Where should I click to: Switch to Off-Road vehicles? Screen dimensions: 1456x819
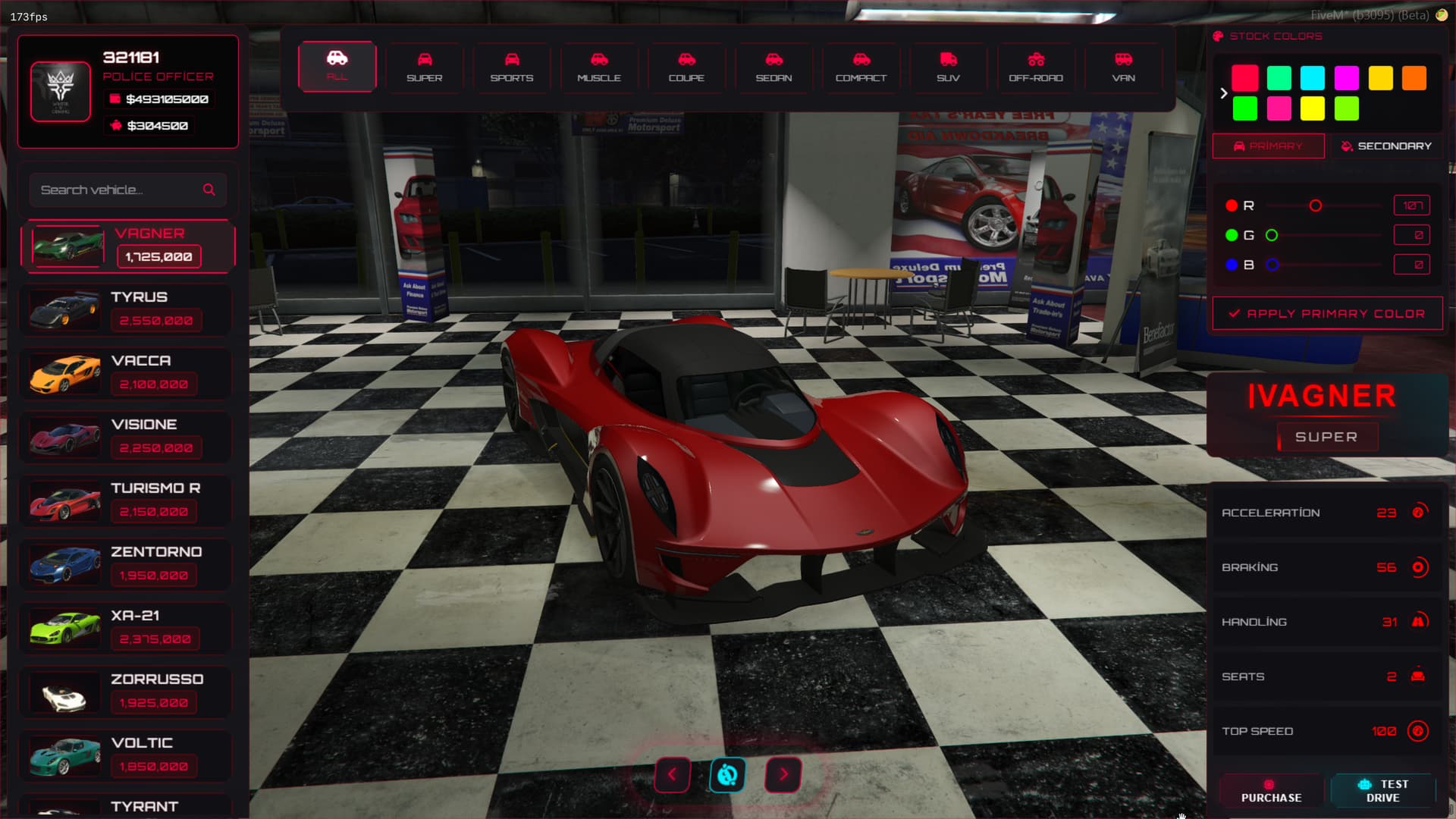click(1036, 67)
